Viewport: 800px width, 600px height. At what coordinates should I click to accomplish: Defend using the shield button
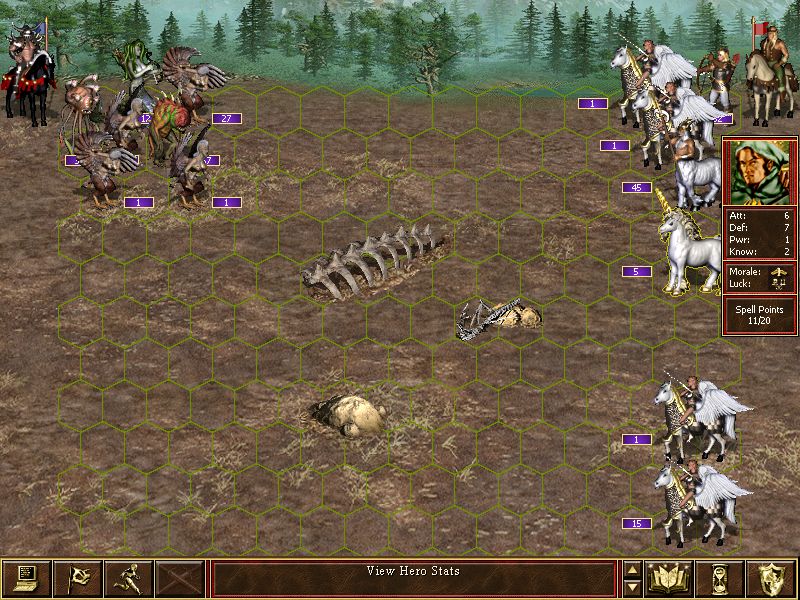[x=773, y=578]
